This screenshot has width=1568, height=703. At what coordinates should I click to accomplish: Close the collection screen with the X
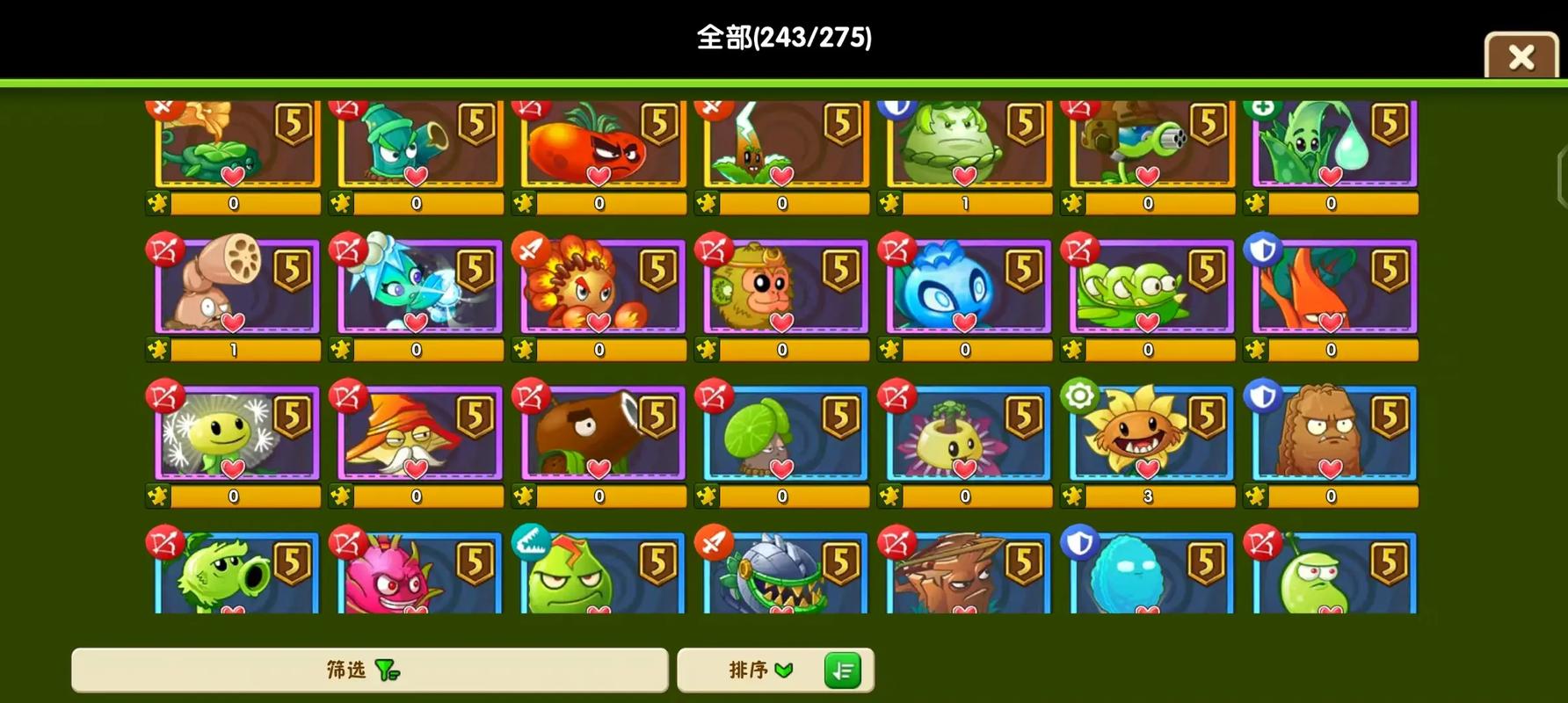tap(1520, 55)
